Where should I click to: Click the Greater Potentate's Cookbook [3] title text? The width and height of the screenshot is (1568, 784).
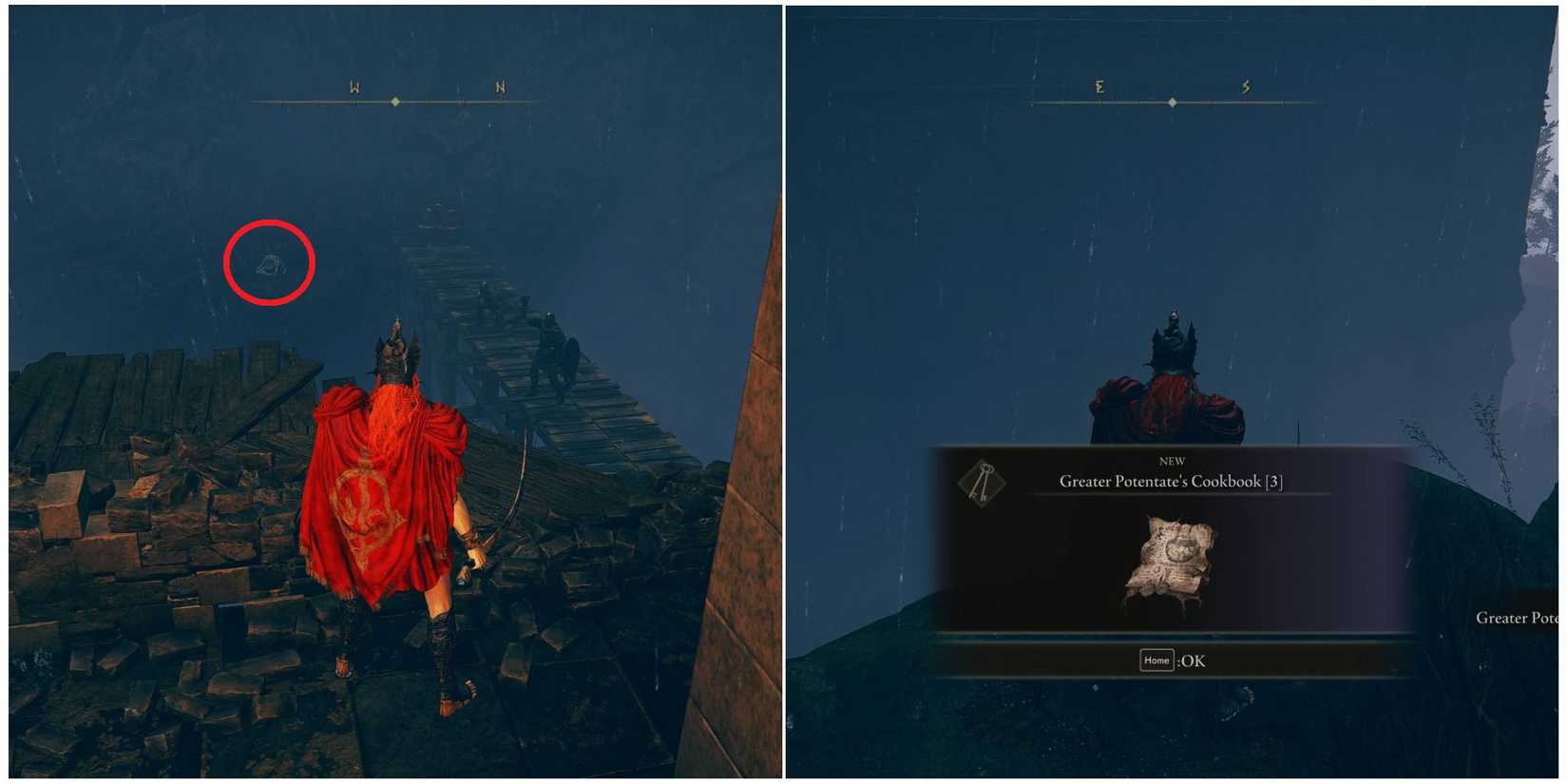click(1172, 482)
